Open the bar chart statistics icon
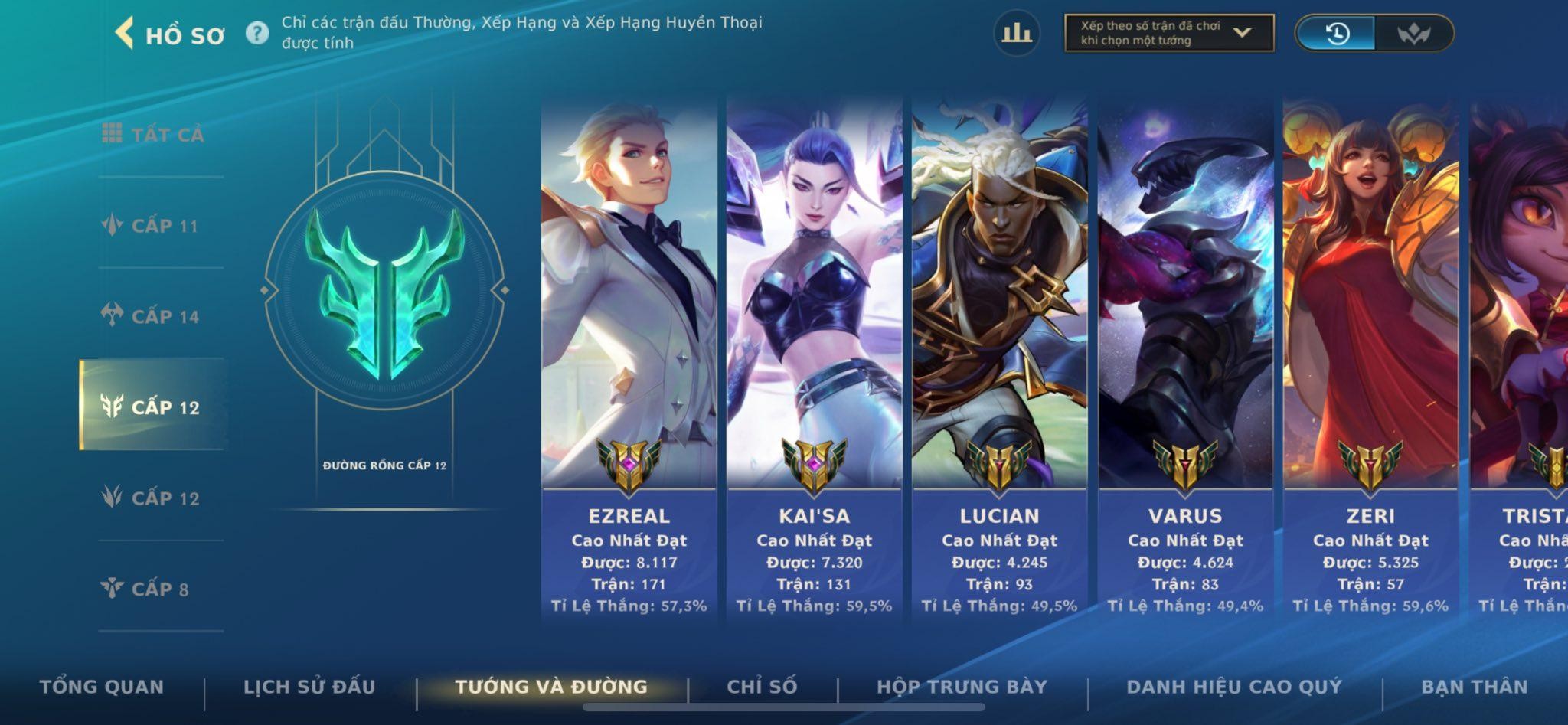 (x=1016, y=33)
